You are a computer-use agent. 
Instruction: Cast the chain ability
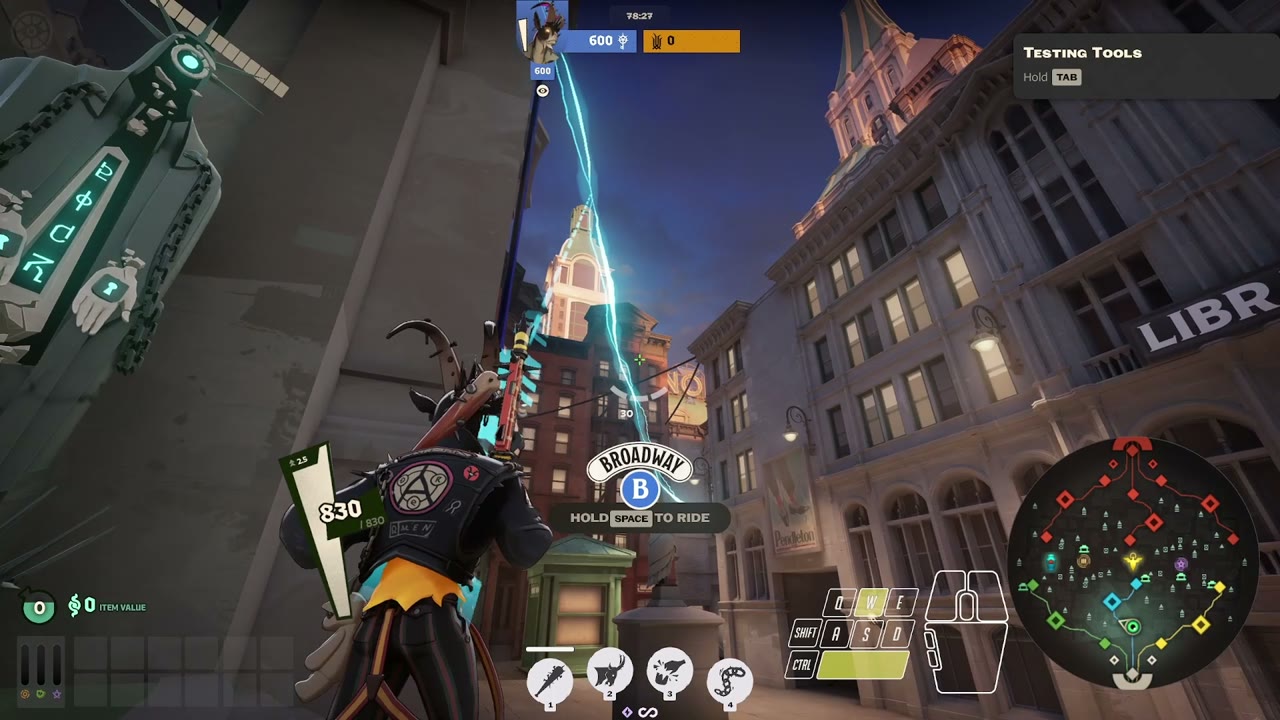click(x=730, y=680)
